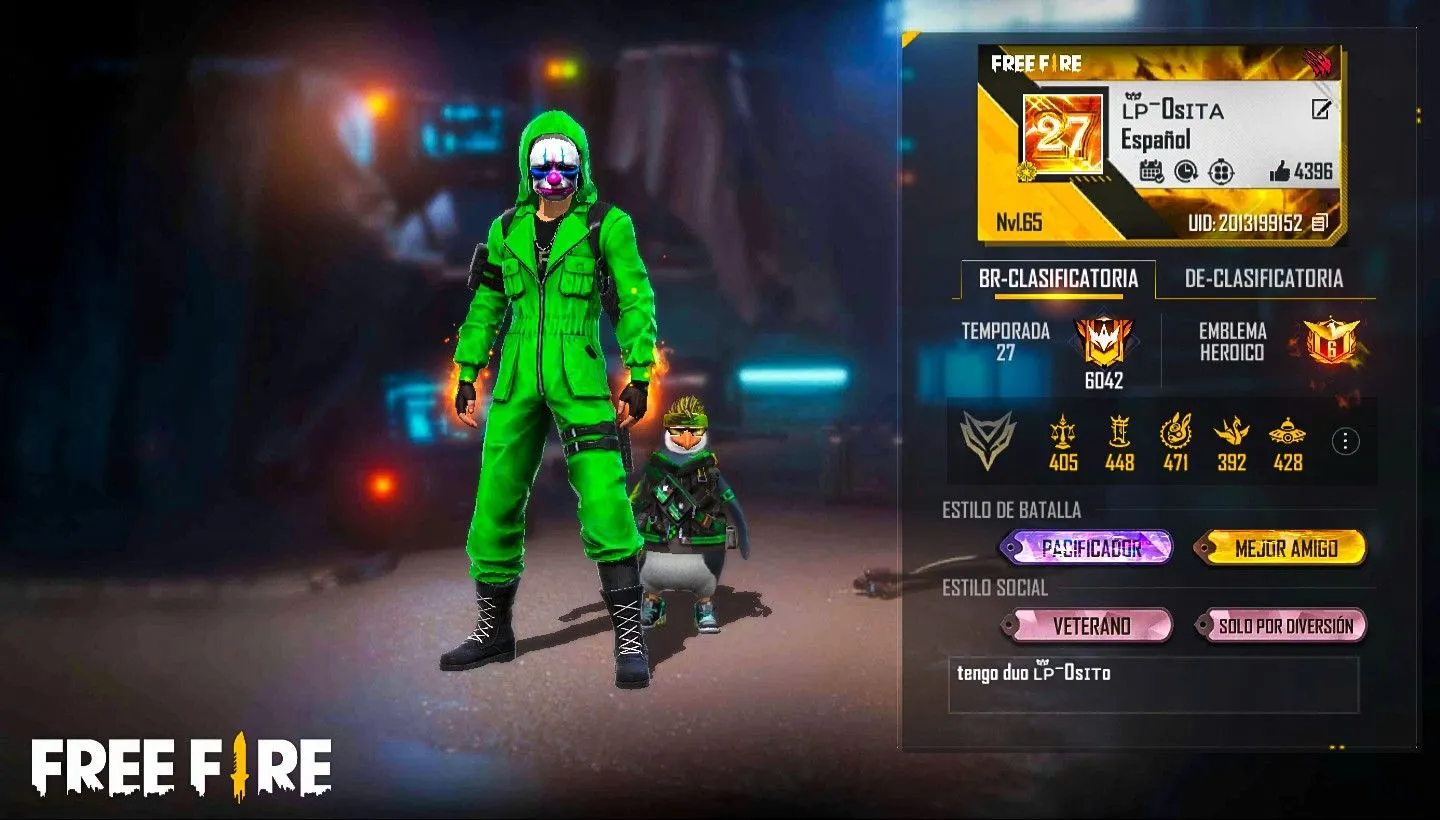Viewport: 1440px width, 820px height.
Task: Choose the Mejor Amigo battle style tag
Action: coord(1284,548)
